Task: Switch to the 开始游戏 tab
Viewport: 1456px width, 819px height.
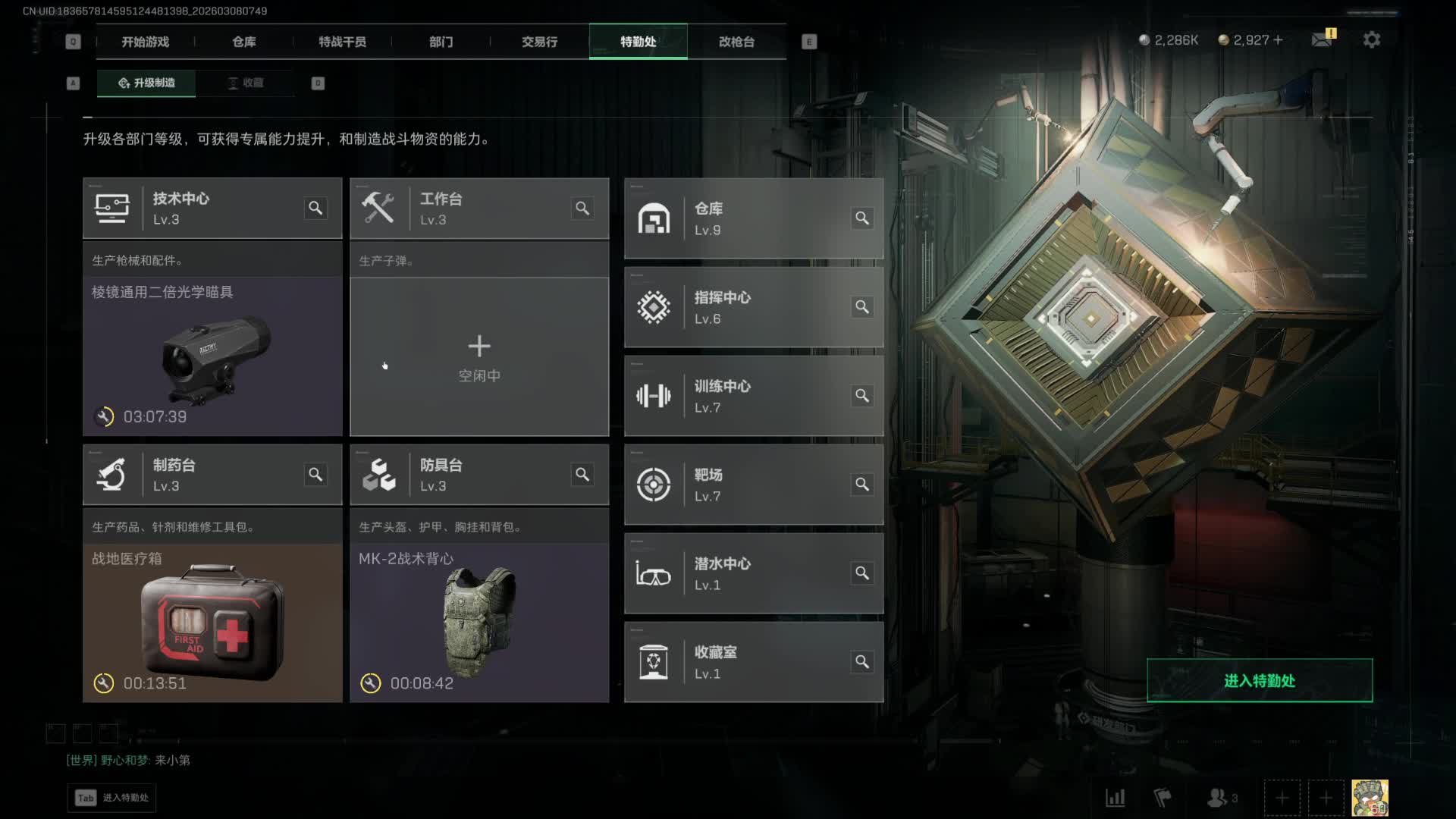Action: (145, 42)
